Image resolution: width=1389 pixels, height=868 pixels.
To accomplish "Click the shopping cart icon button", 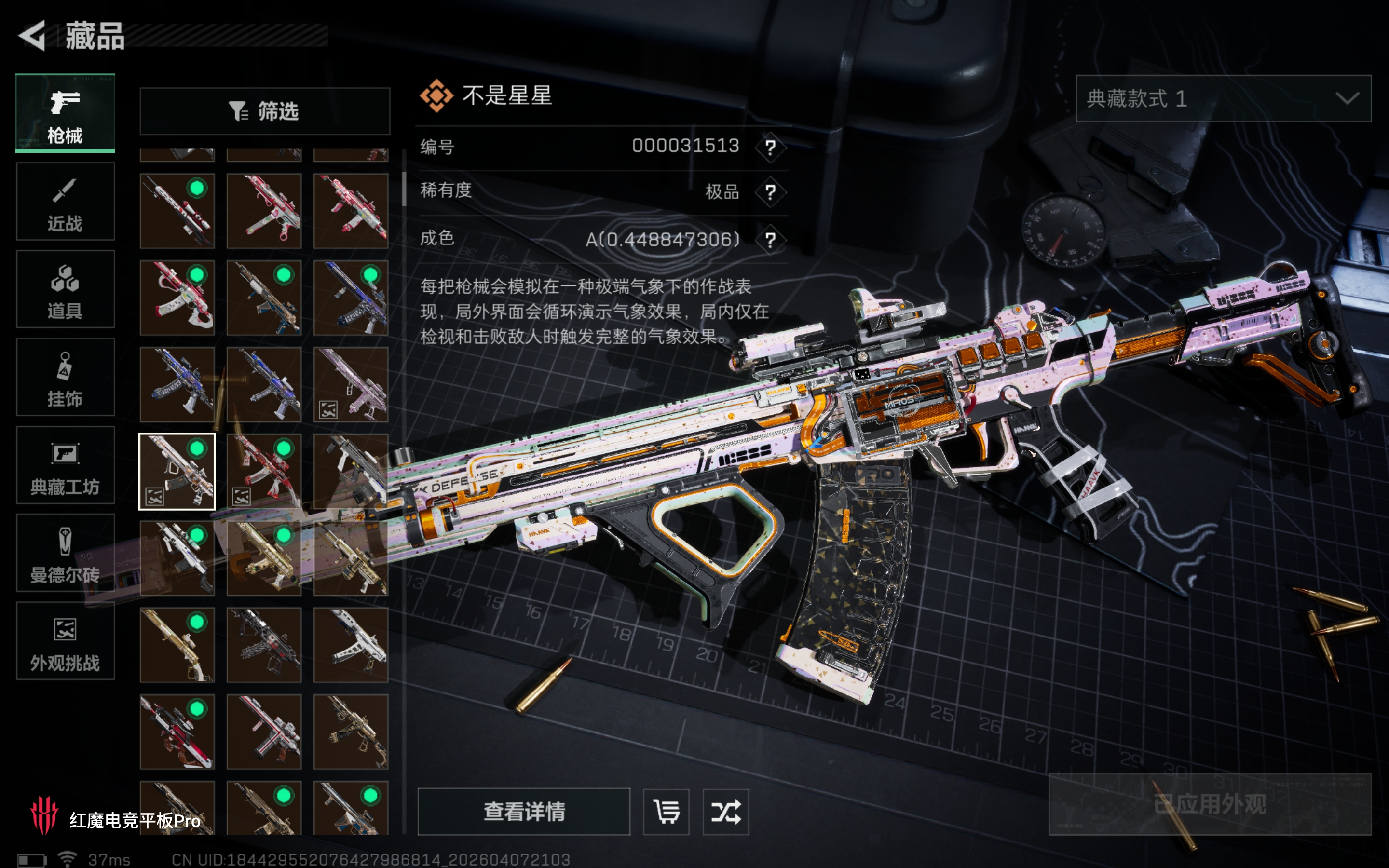I will (x=667, y=812).
